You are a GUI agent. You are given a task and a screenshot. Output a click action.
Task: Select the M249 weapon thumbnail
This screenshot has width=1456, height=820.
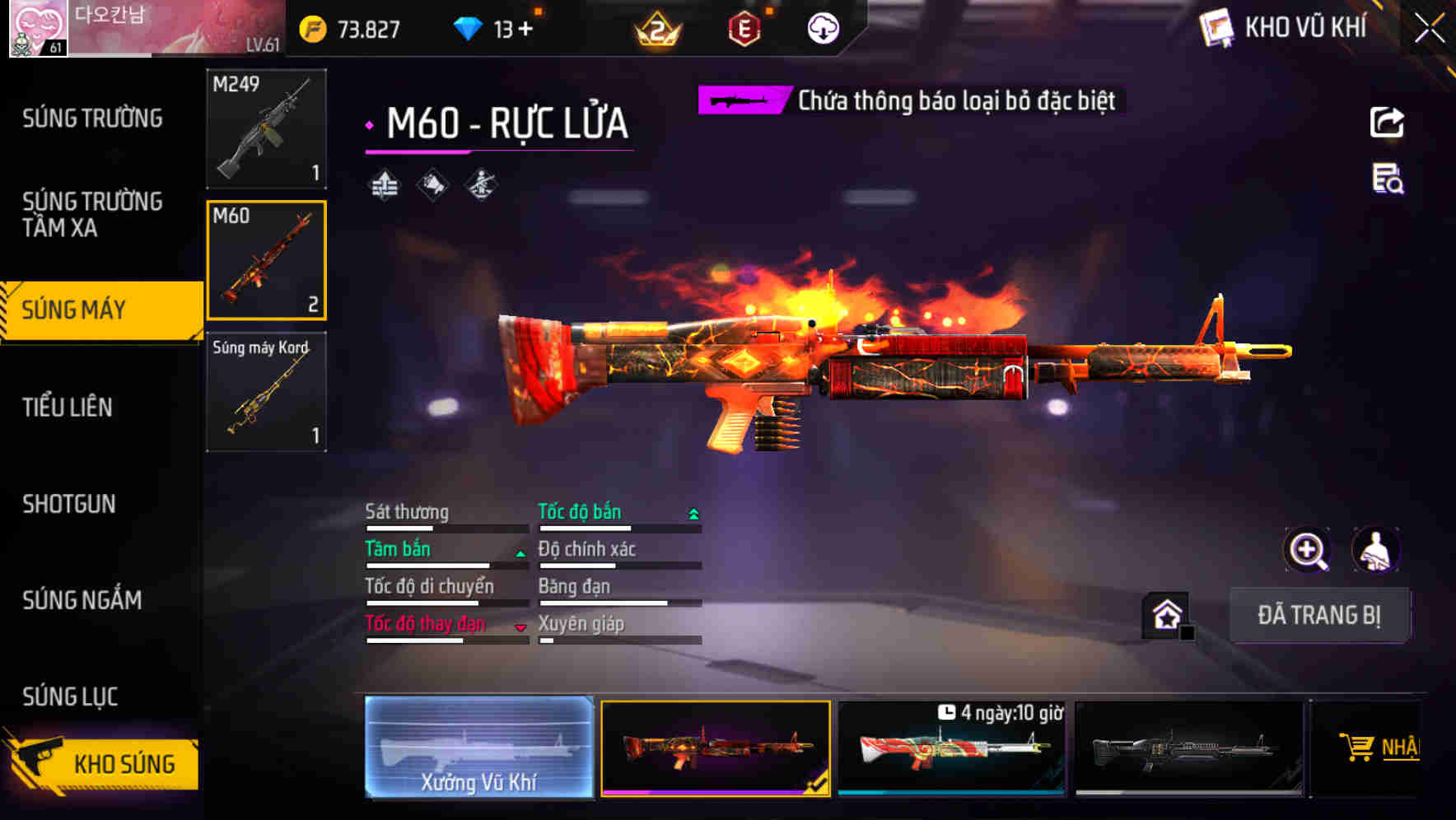[x=265, y=129]
